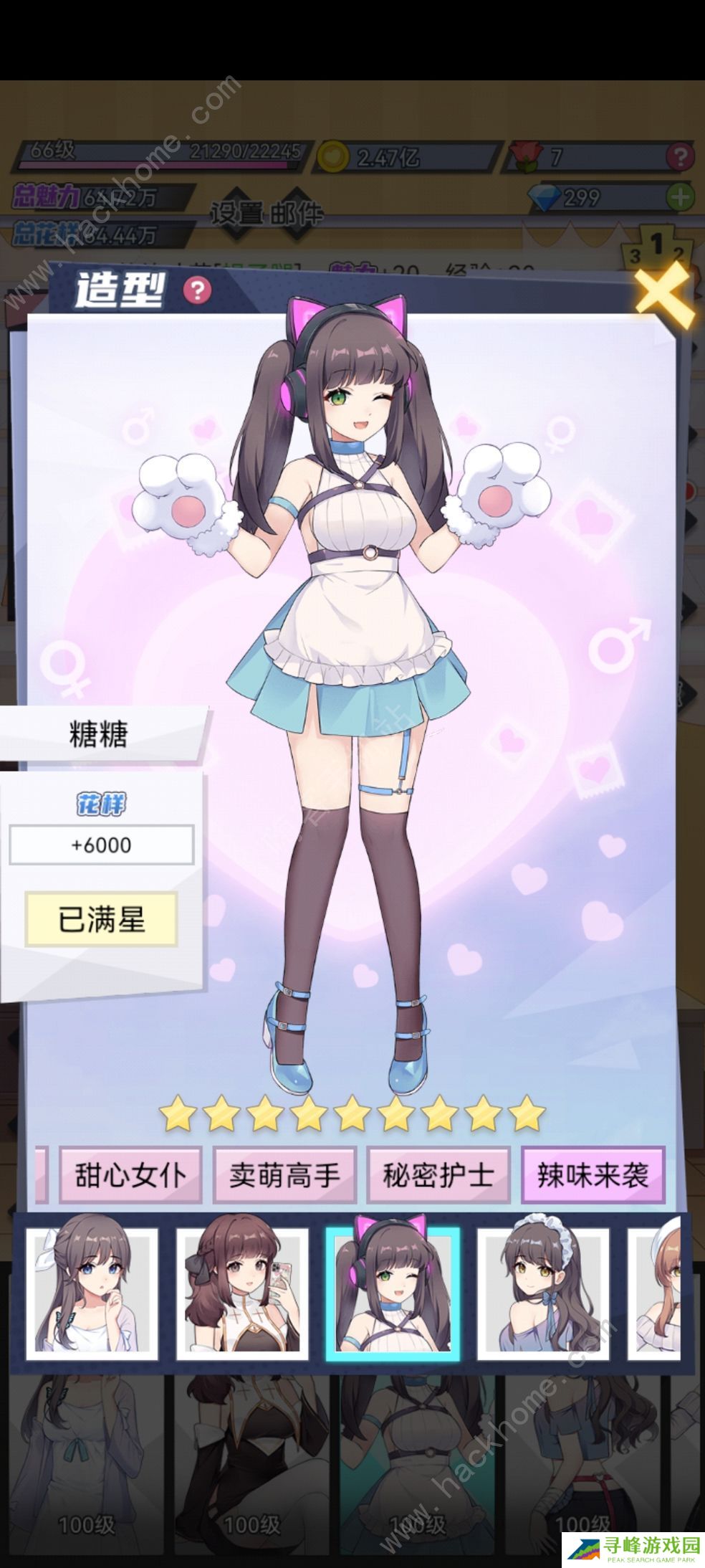The width and height of the screenshot is (705, 1568).
Task: Close the 造型 panel with the yellow X
Action: (x=664, y=295)
